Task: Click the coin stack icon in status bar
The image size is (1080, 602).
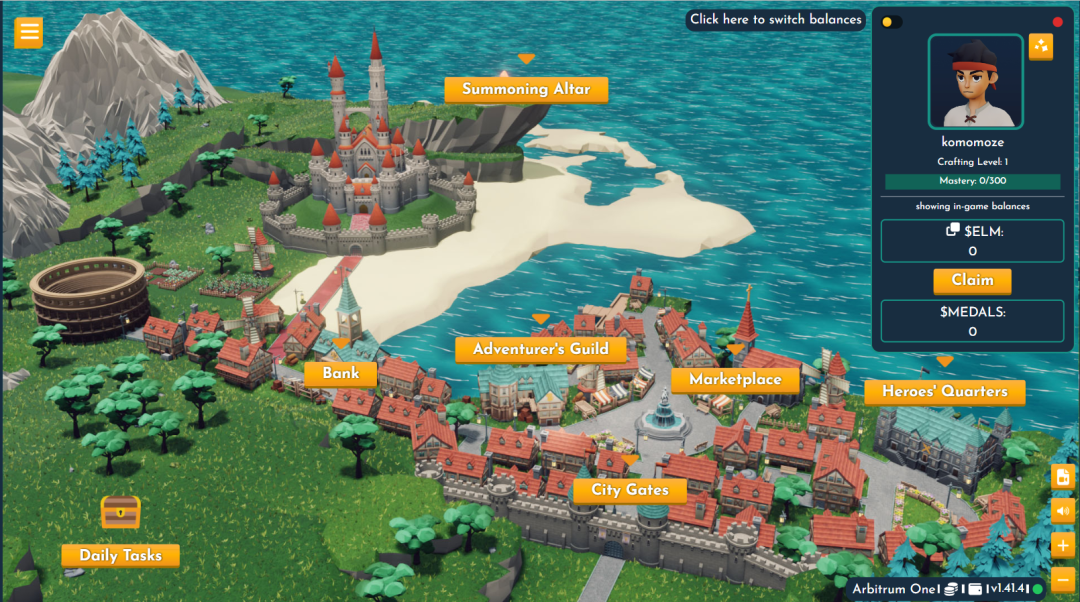Action: pos(952,589)
